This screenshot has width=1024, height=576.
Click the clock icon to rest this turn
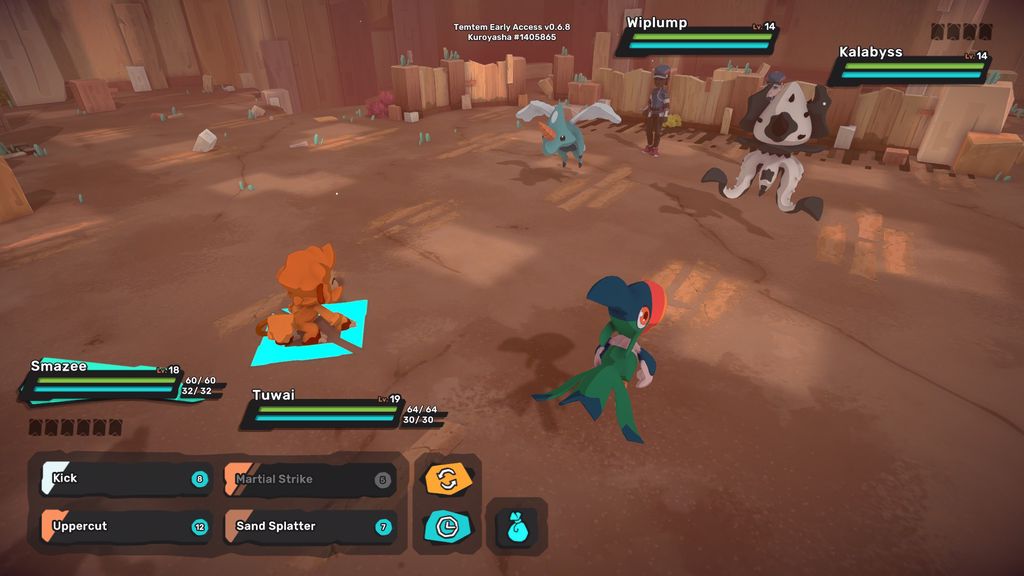point(447,526)
